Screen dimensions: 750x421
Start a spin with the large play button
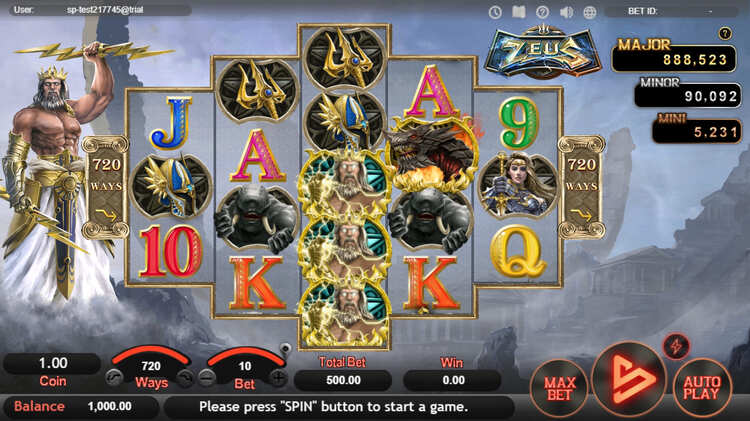[629, 380]
